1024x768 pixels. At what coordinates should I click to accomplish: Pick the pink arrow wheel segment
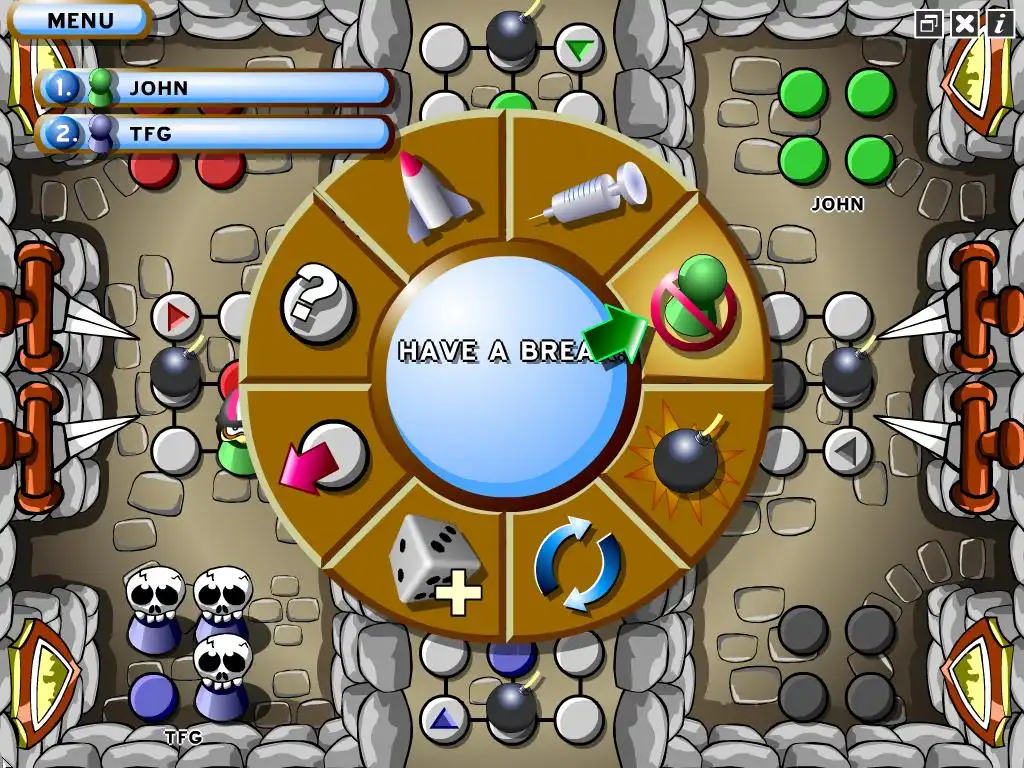point(323,457)
